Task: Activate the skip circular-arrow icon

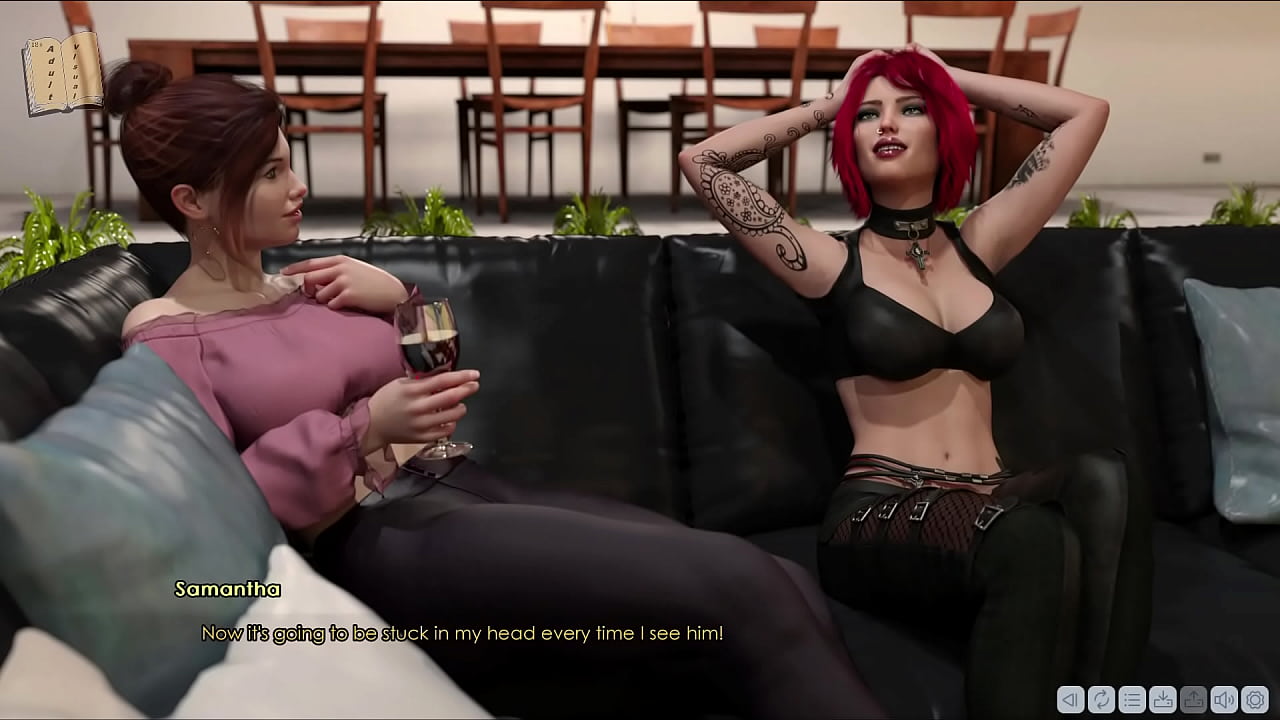Action: pos(1101,701)
